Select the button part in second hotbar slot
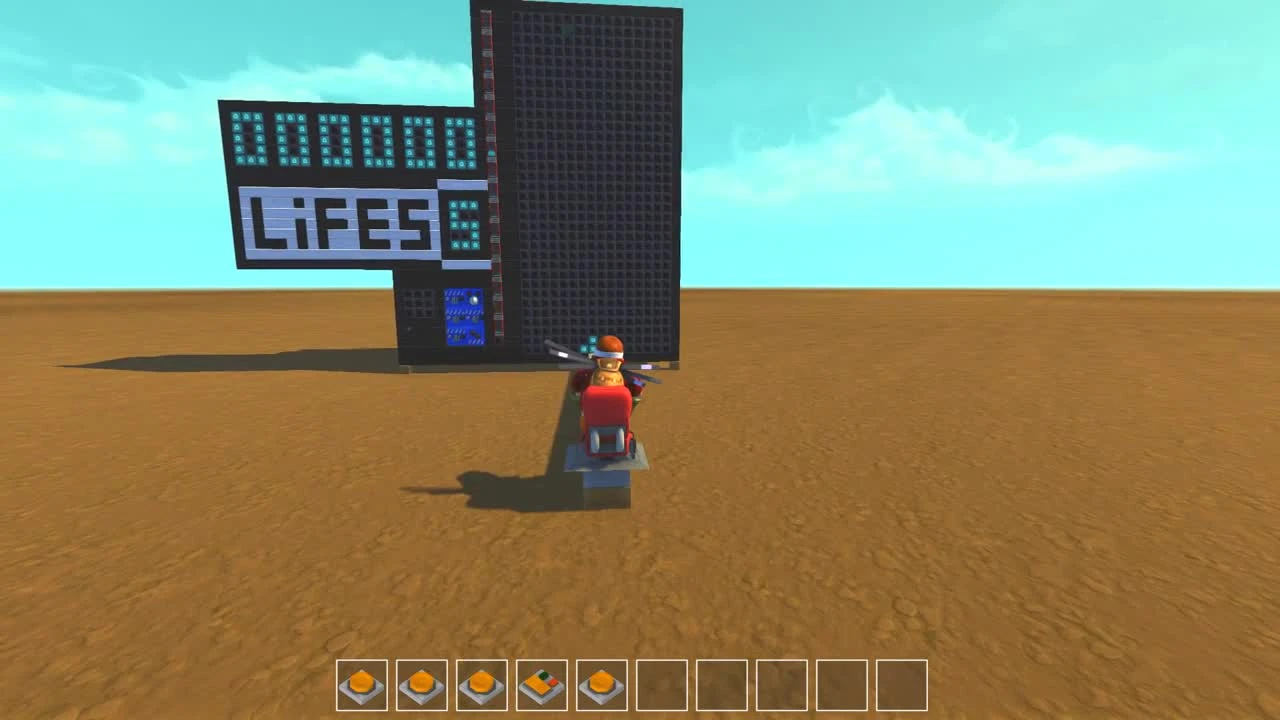 [x=421, y=687]
